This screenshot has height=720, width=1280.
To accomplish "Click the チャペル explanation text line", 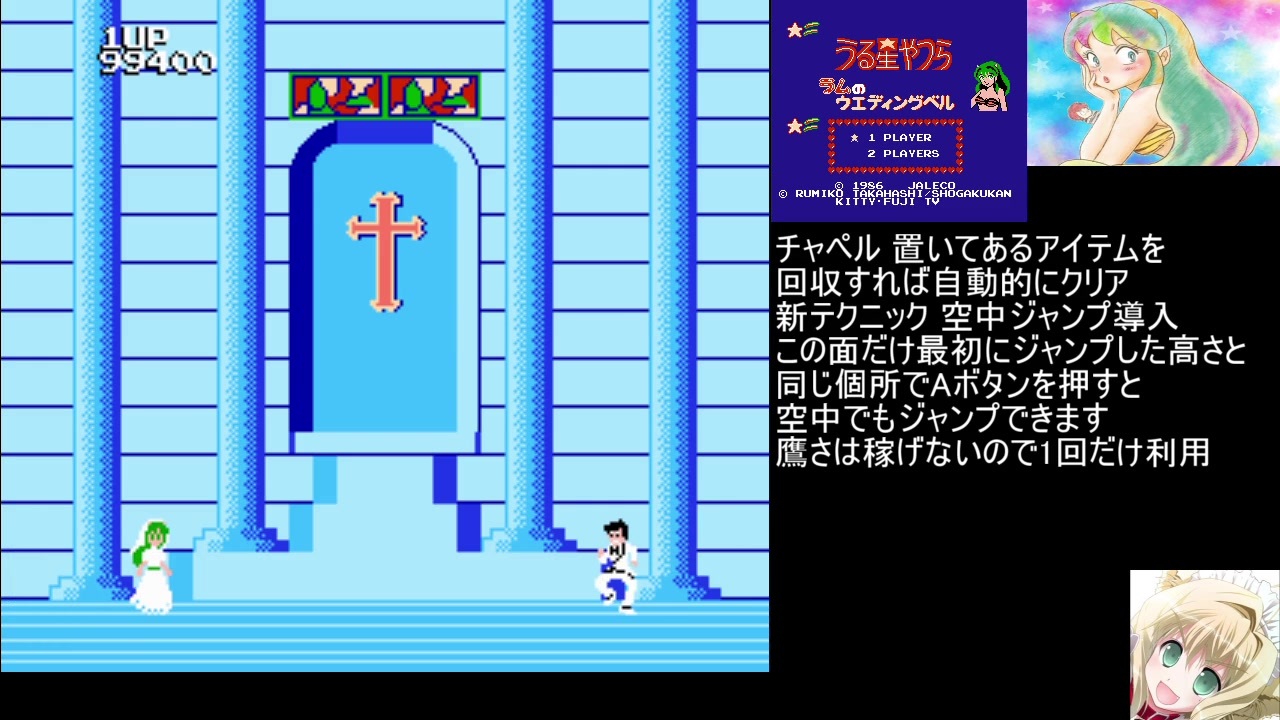I will pyautogui.click(x=970, y=249).
